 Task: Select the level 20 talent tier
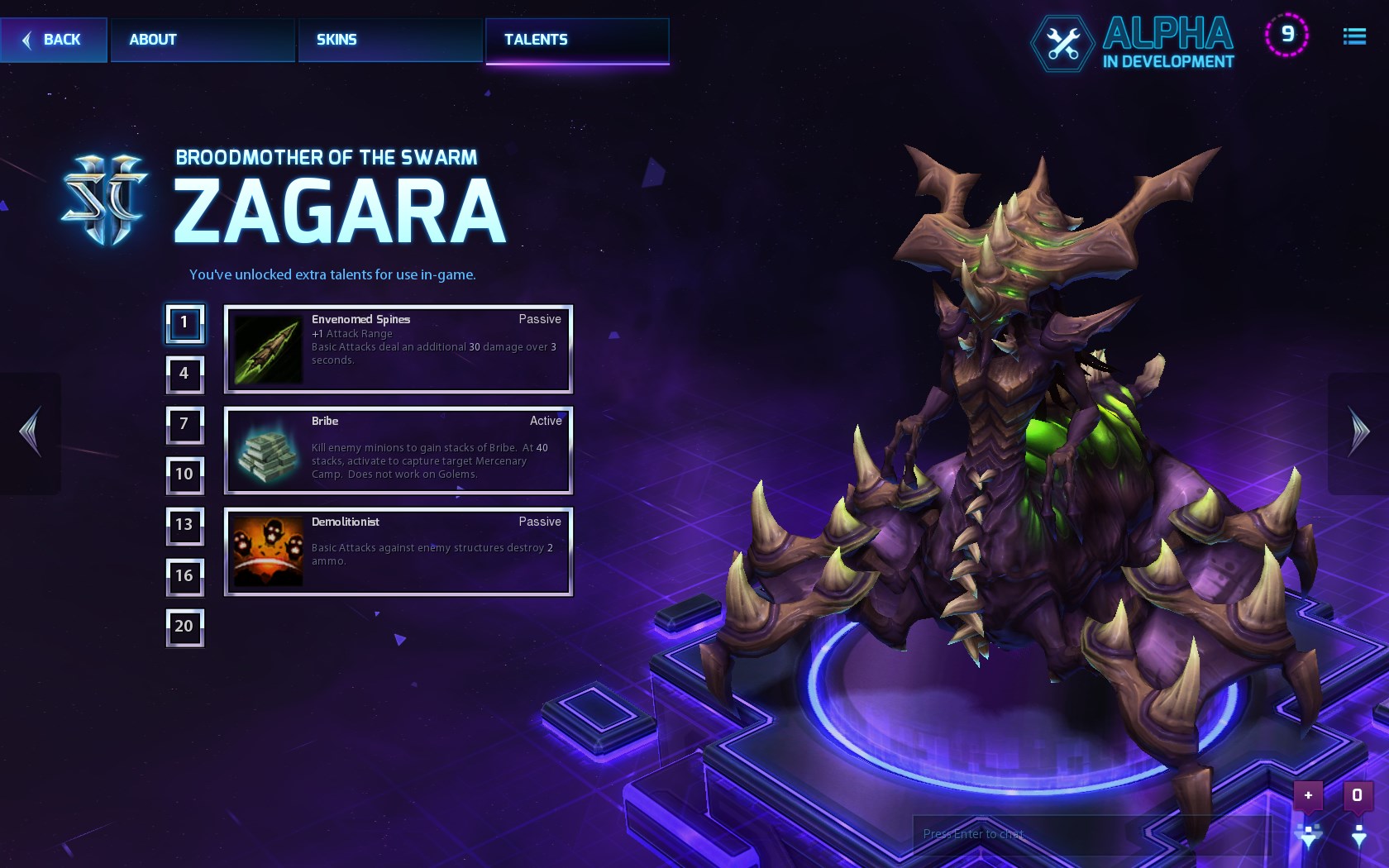coord(184,627)
